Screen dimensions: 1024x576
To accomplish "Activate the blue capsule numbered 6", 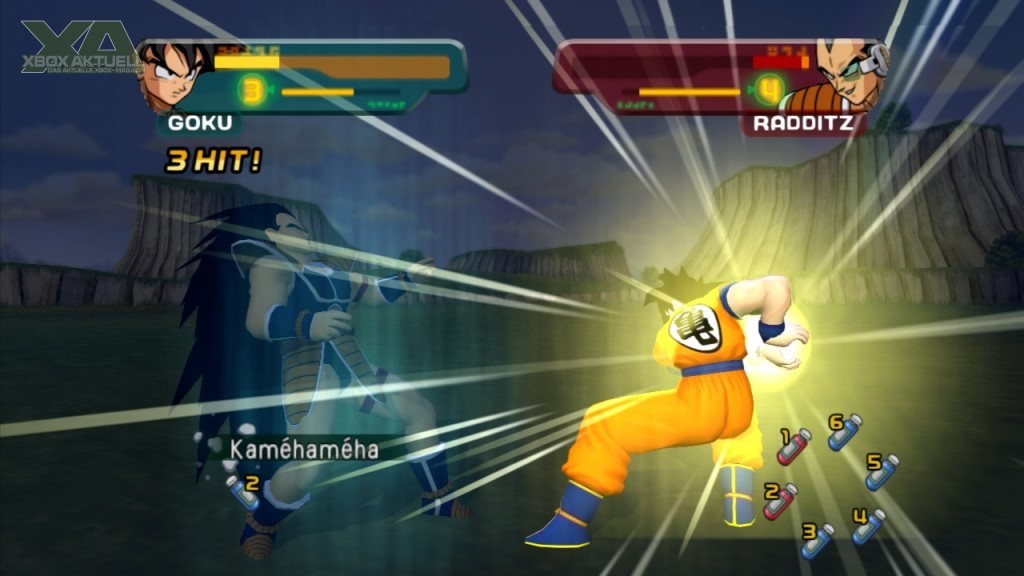I will tap(845, 432).
